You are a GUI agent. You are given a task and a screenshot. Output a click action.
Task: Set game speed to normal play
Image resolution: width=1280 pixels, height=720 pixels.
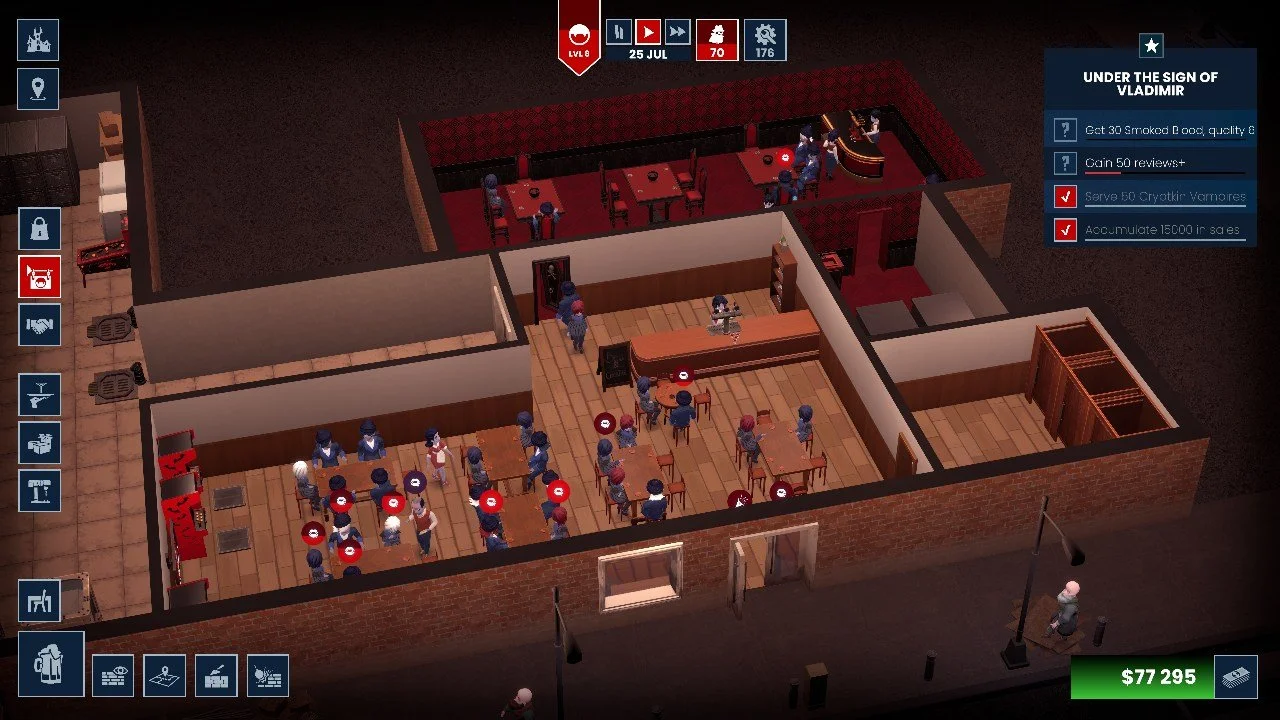[x=648, y=32]
